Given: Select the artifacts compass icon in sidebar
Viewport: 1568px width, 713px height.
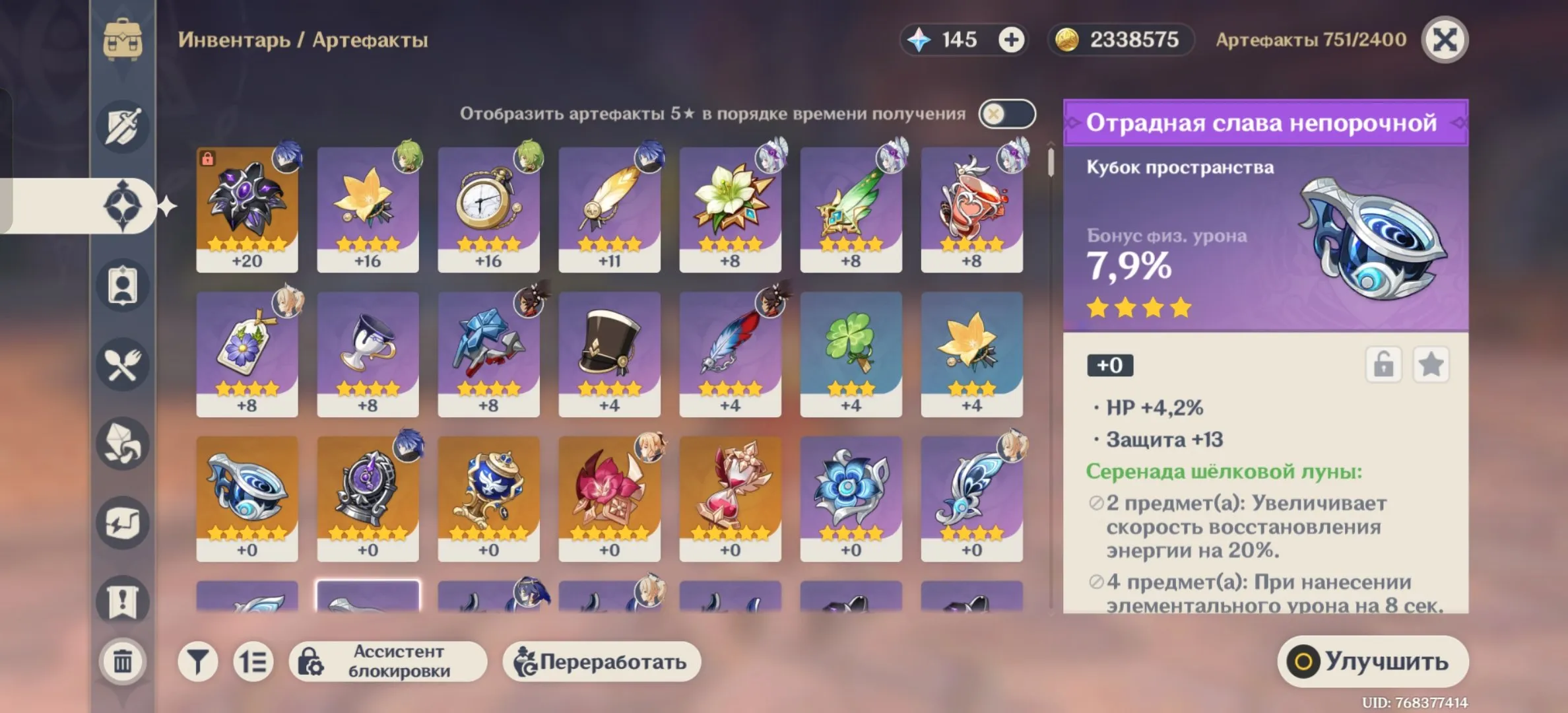Looking at the screenshot, I should [x=123, y=205].
